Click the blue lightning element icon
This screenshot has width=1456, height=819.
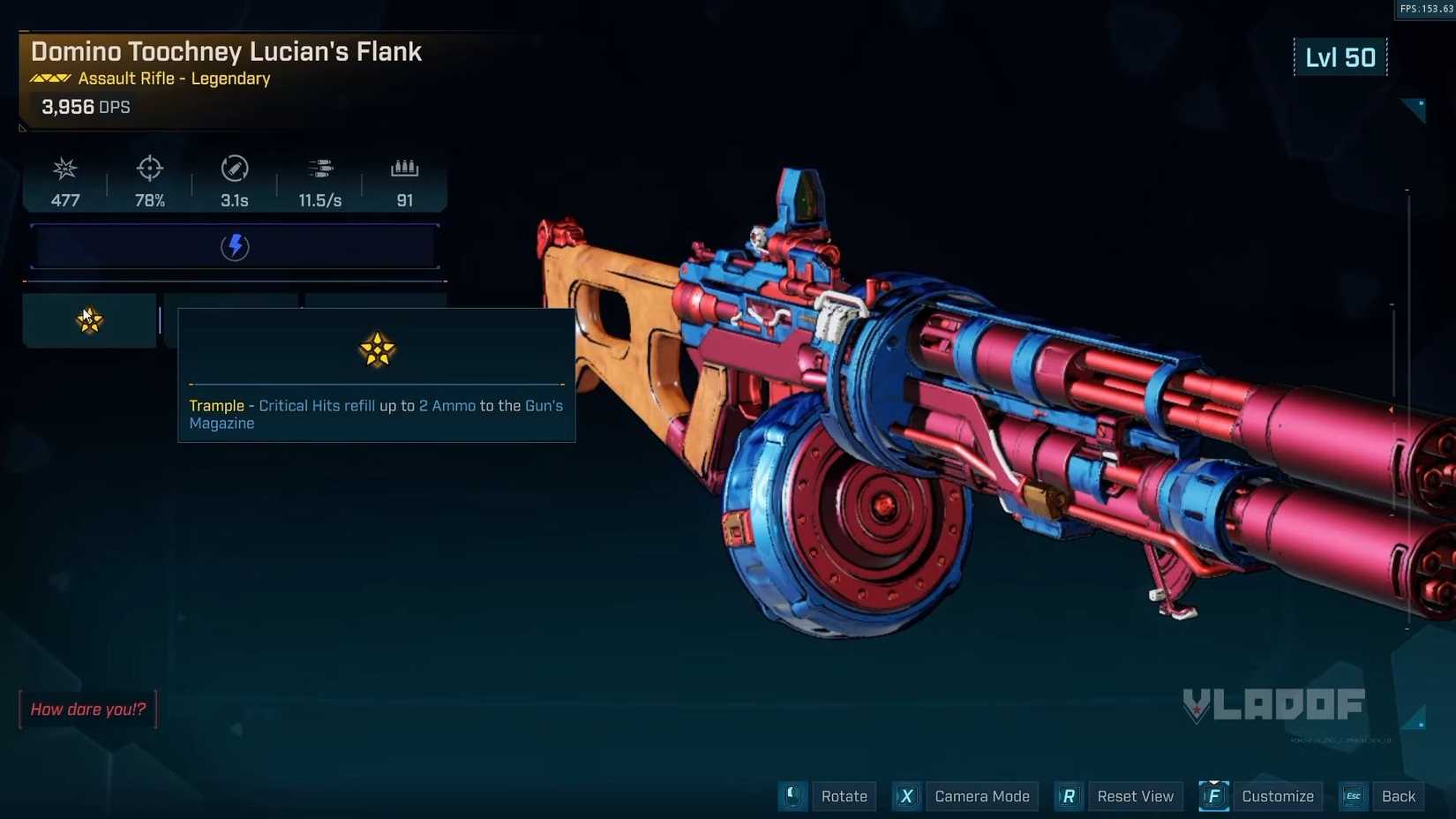[235, 247]
